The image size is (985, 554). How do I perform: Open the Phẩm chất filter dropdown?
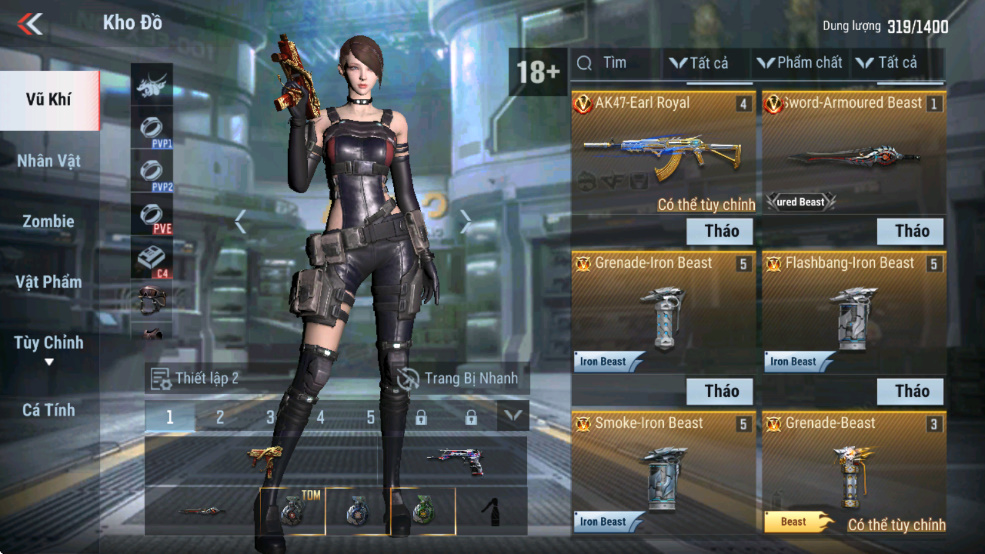800,63
